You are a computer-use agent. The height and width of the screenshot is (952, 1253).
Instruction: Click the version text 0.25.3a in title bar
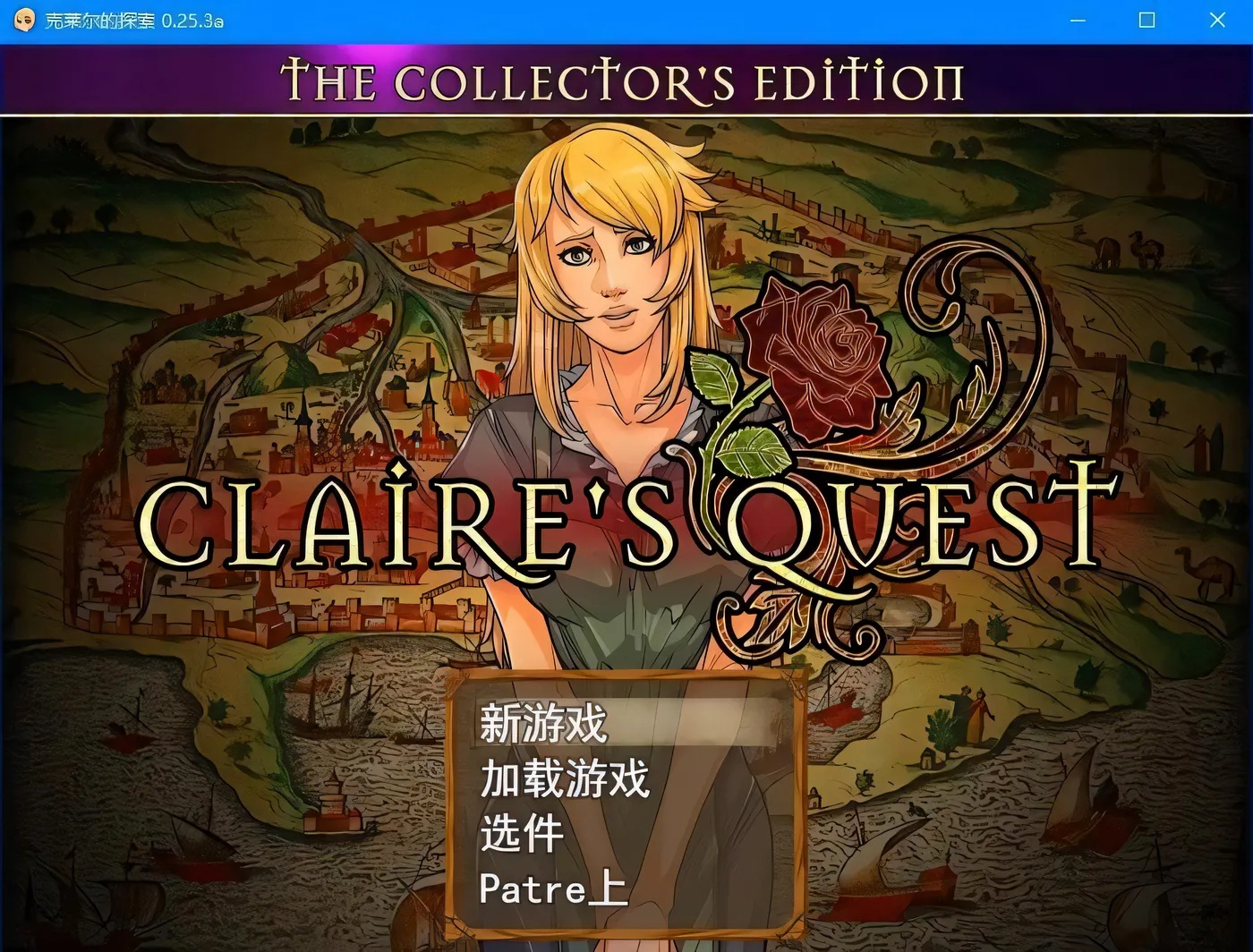coord(191,20)
